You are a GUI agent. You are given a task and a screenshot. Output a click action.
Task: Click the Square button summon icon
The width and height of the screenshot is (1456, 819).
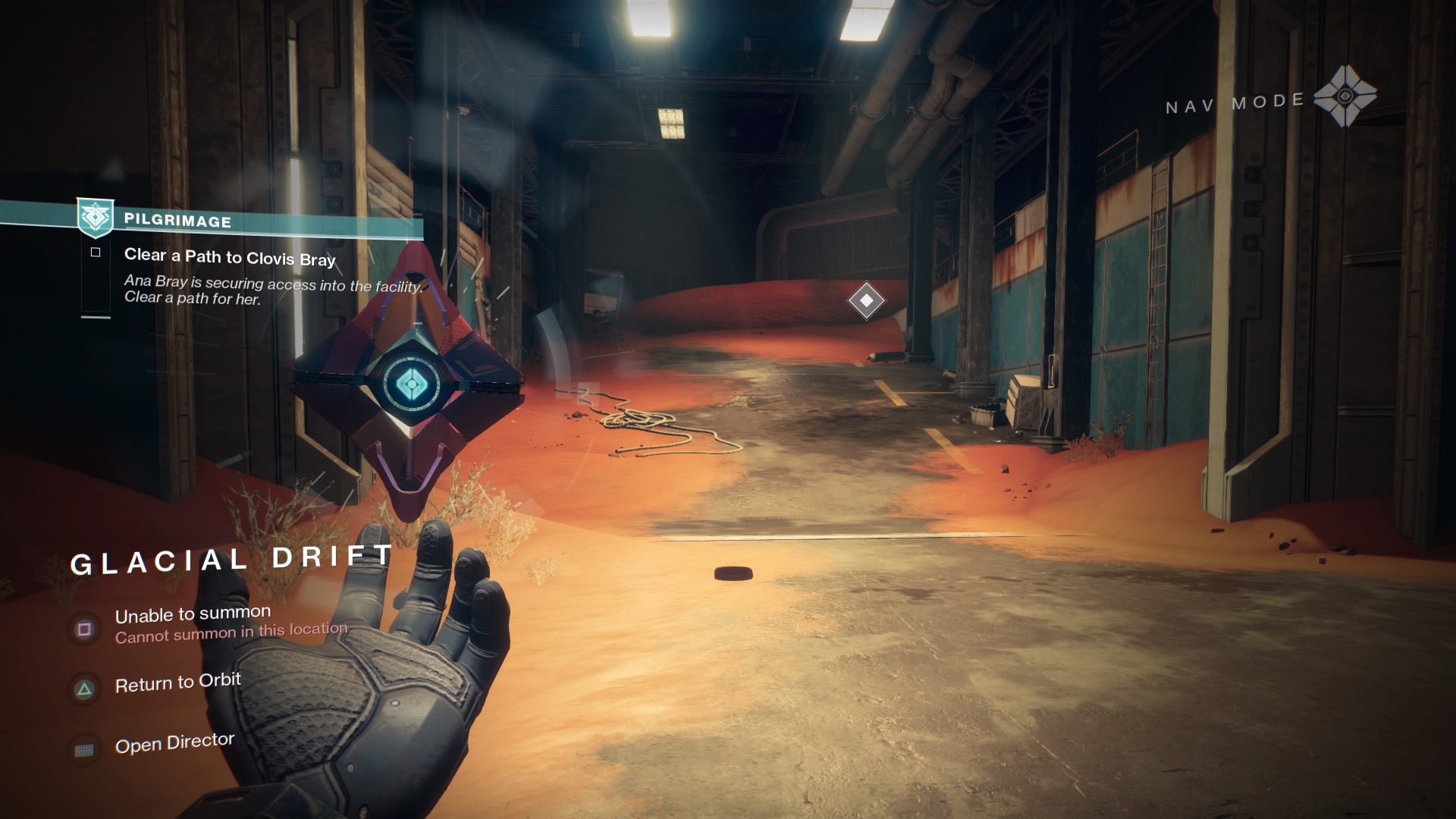point(86,629)
